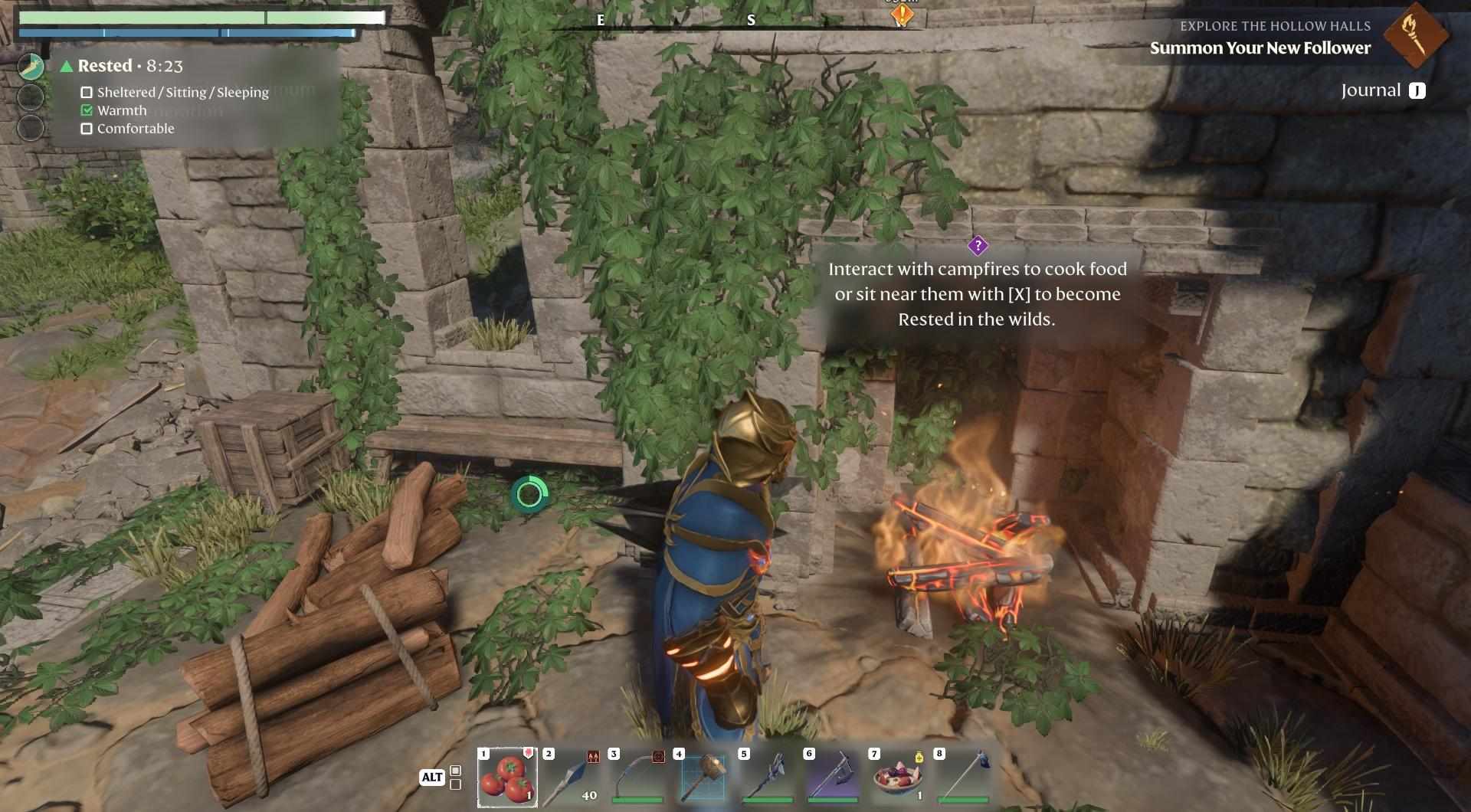Viewport: 1471px width, 812px height.
Task: Click the orange quest marker on the compass
Action: pyautogui.click(x=903, y=14)
